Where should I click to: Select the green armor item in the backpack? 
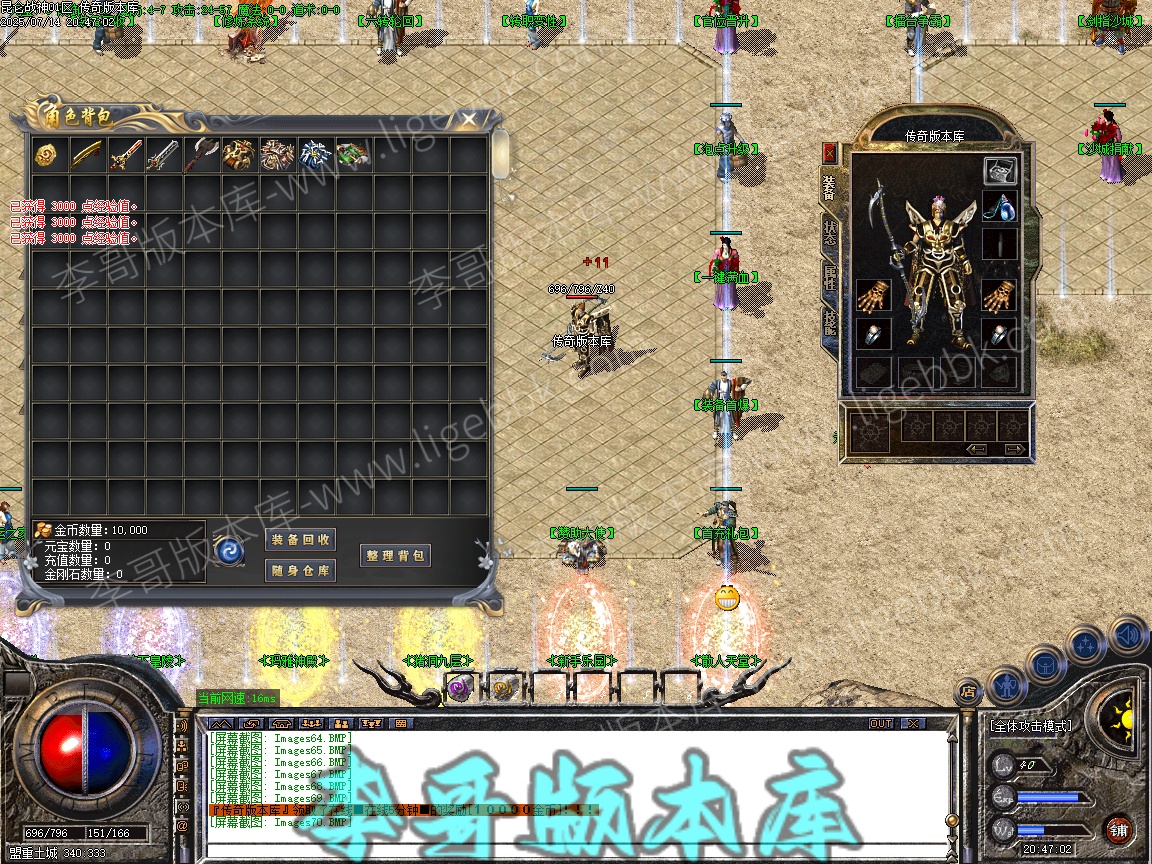point(352,155)
